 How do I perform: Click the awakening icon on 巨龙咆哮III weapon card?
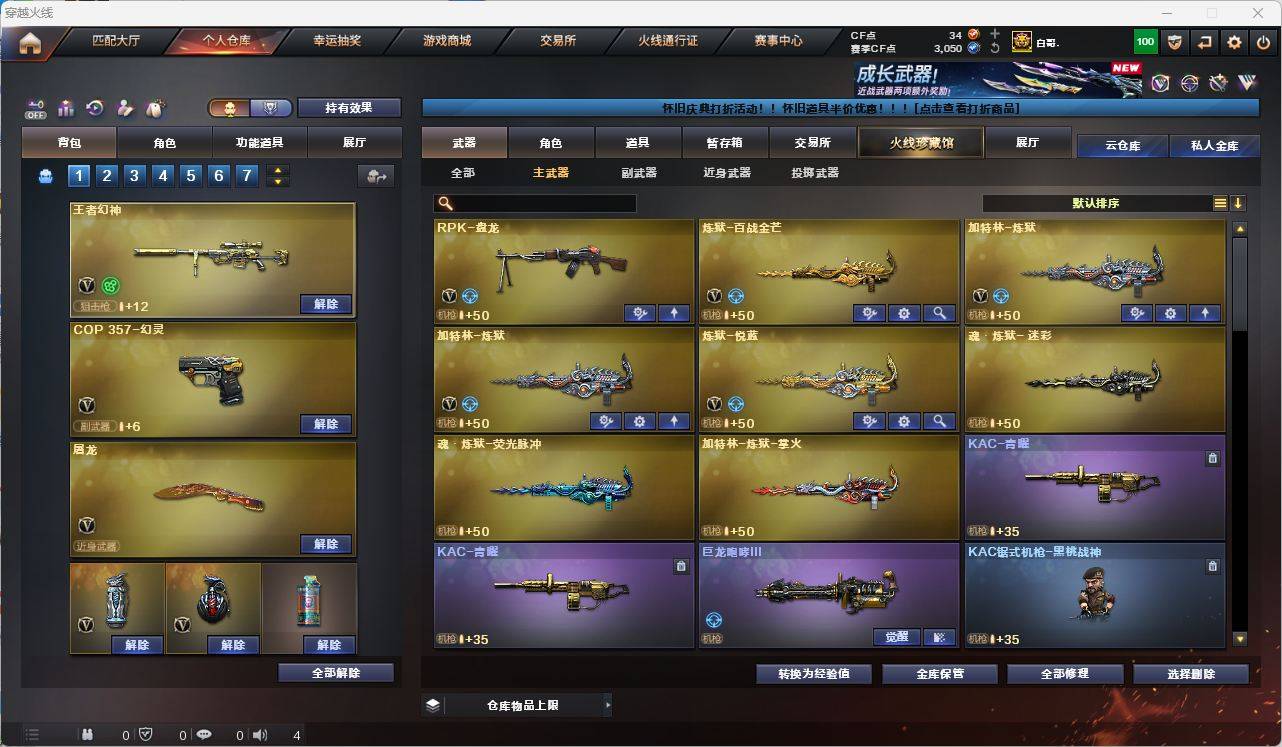pyautogui.click(x=895, y=636)
